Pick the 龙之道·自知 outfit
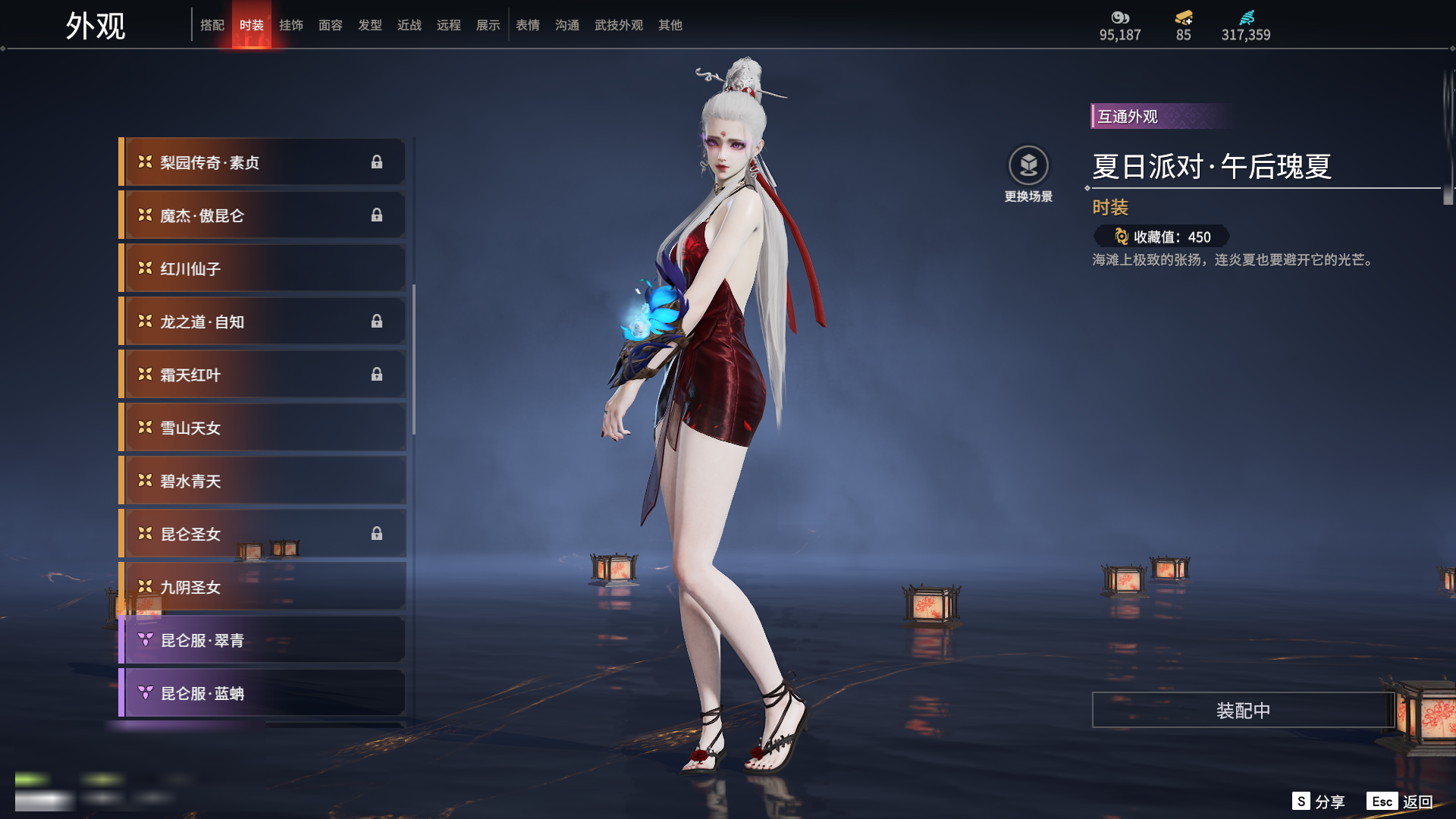 (x=262, y=322)
